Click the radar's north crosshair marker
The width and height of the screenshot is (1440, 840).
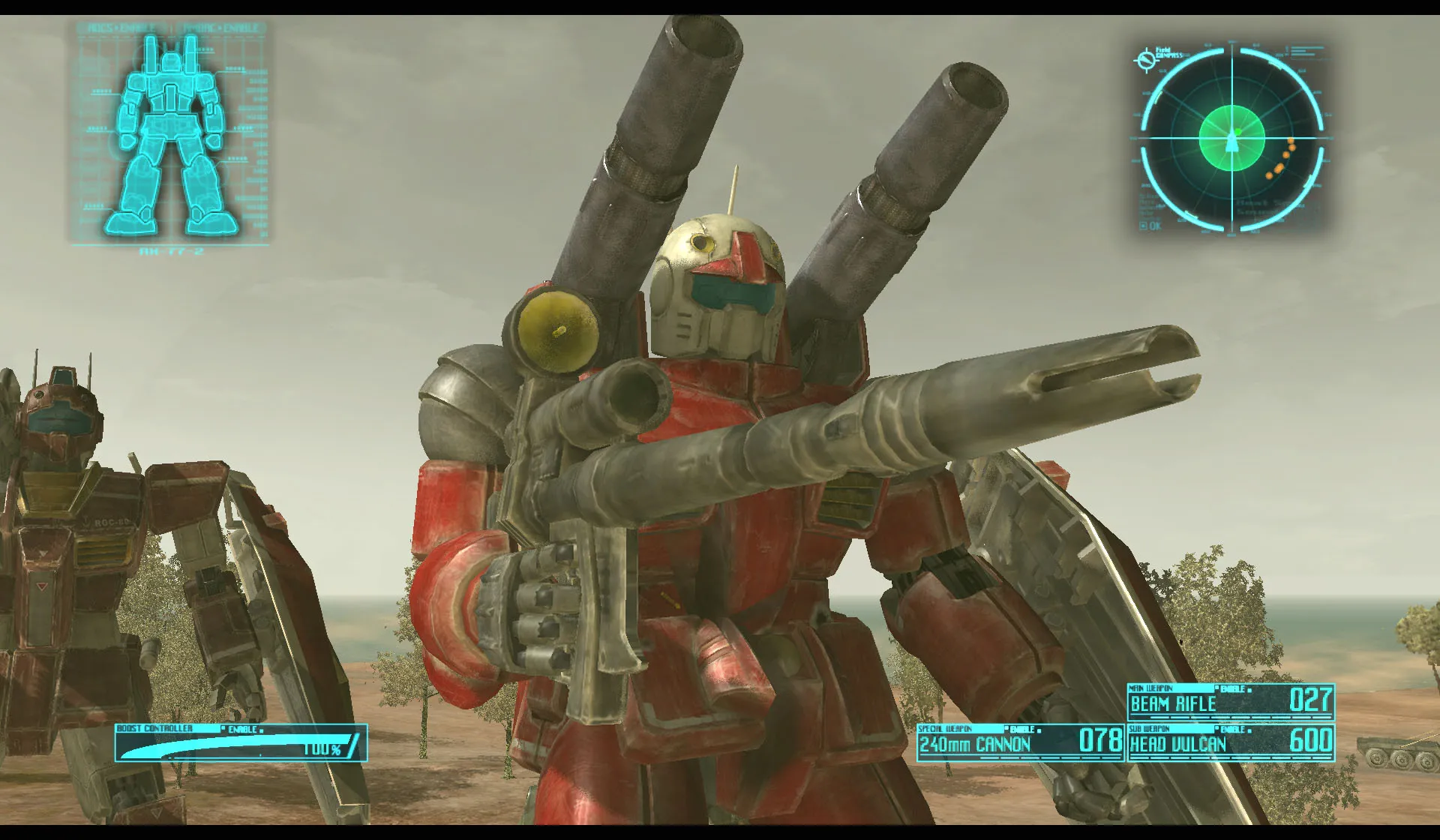coord(1231,42)
